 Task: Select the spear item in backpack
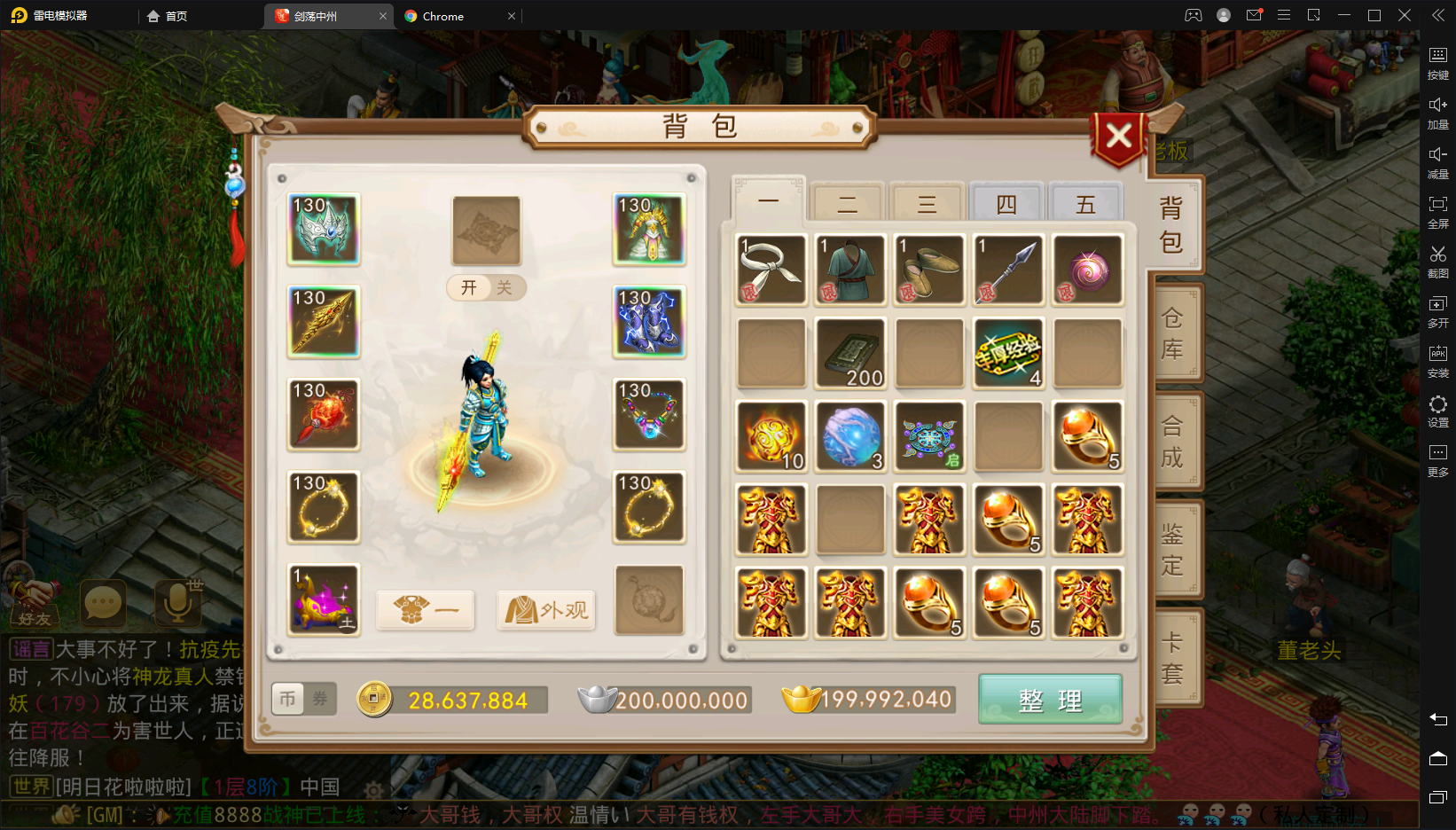1008,270
